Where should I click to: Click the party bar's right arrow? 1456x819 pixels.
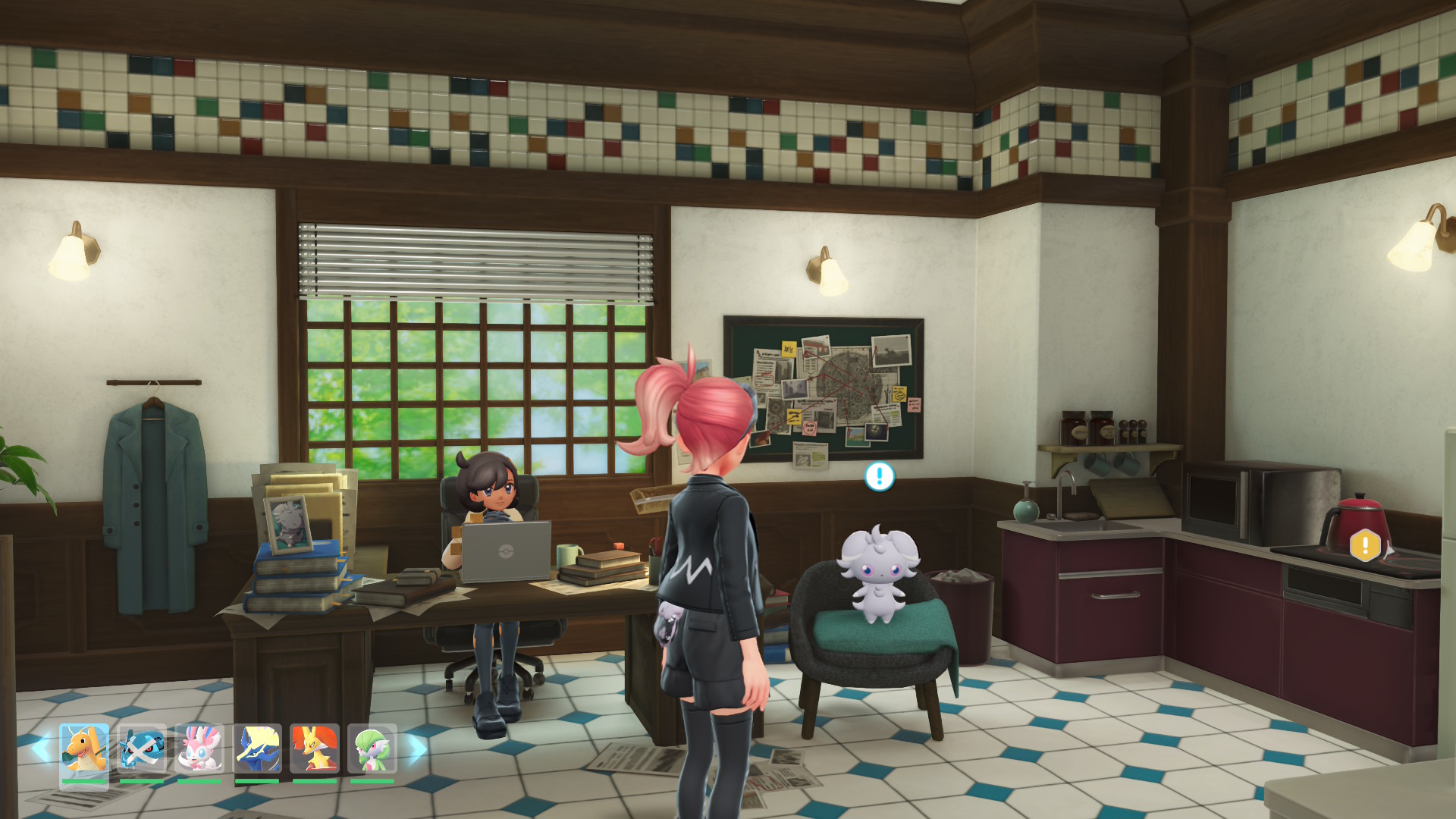417,749
